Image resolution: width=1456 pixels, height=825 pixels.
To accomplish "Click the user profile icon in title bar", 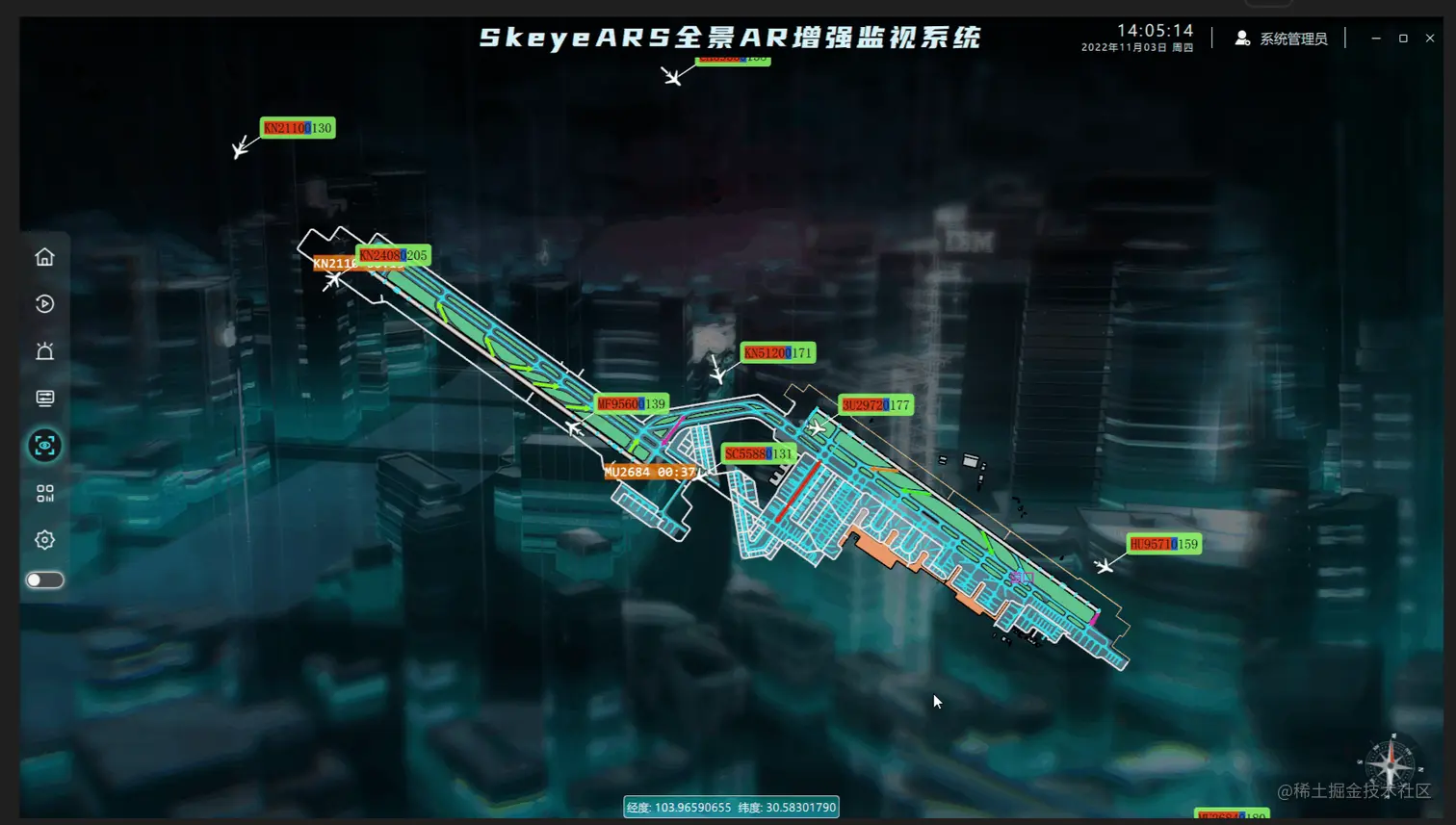I will tap(1241, 38).
